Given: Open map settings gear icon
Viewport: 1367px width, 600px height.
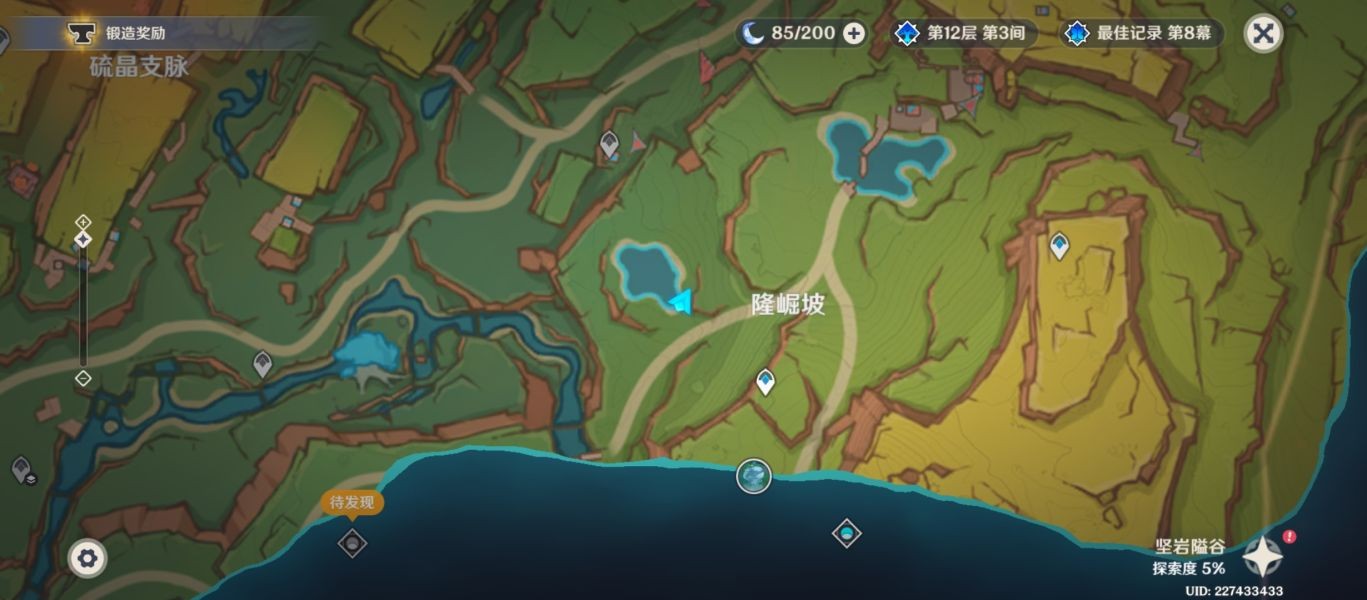Looking at the screenshot, I should (87, 557).
